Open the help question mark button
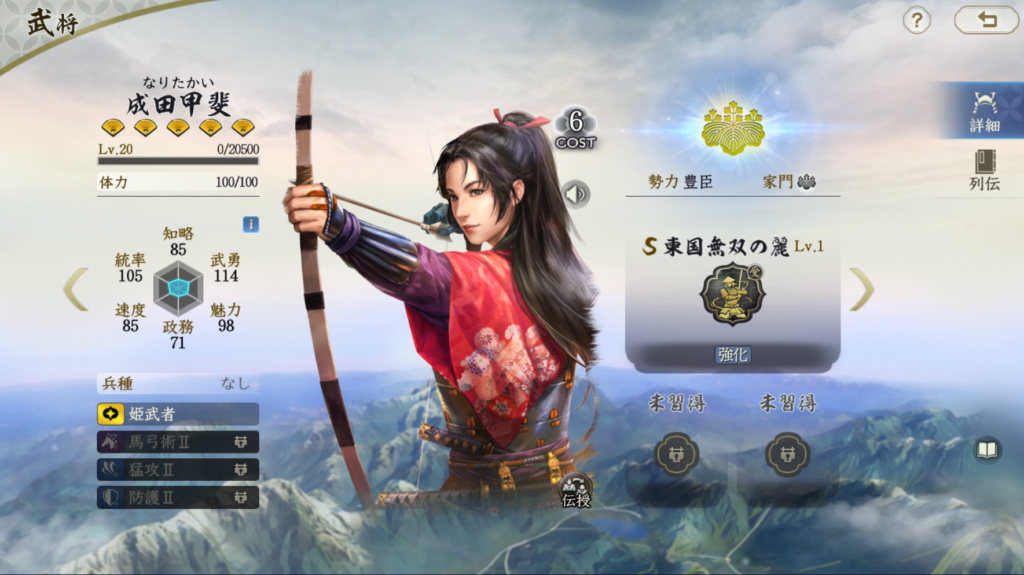Screen dimensions: 1024x575 point(917,20)
